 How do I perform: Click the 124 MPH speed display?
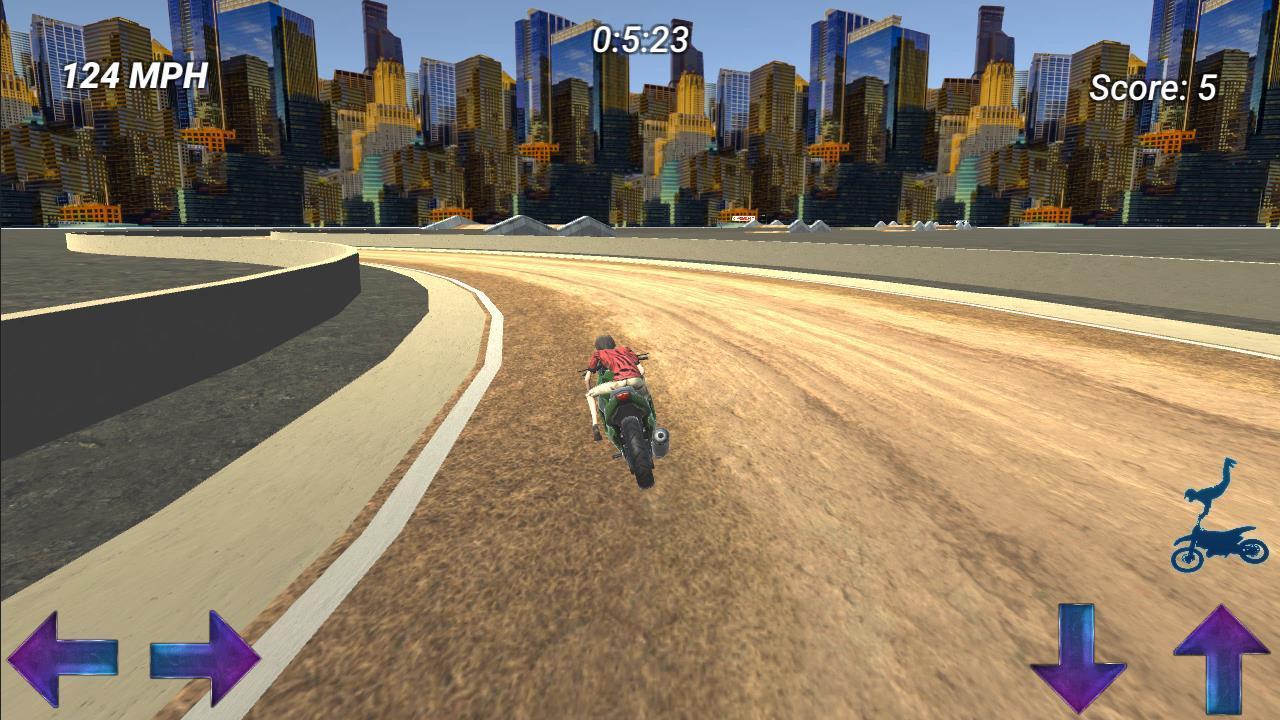pos(135,71)
